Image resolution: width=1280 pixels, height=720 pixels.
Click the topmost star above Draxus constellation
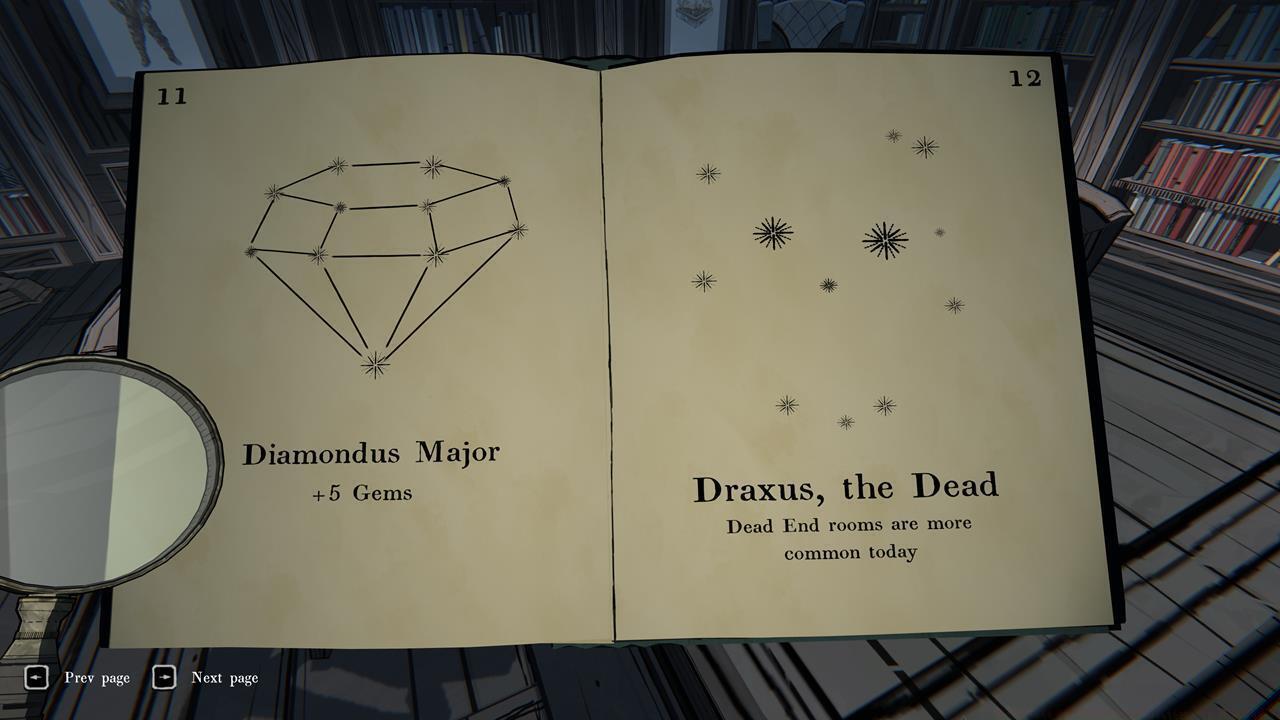(x=892, y=134)
